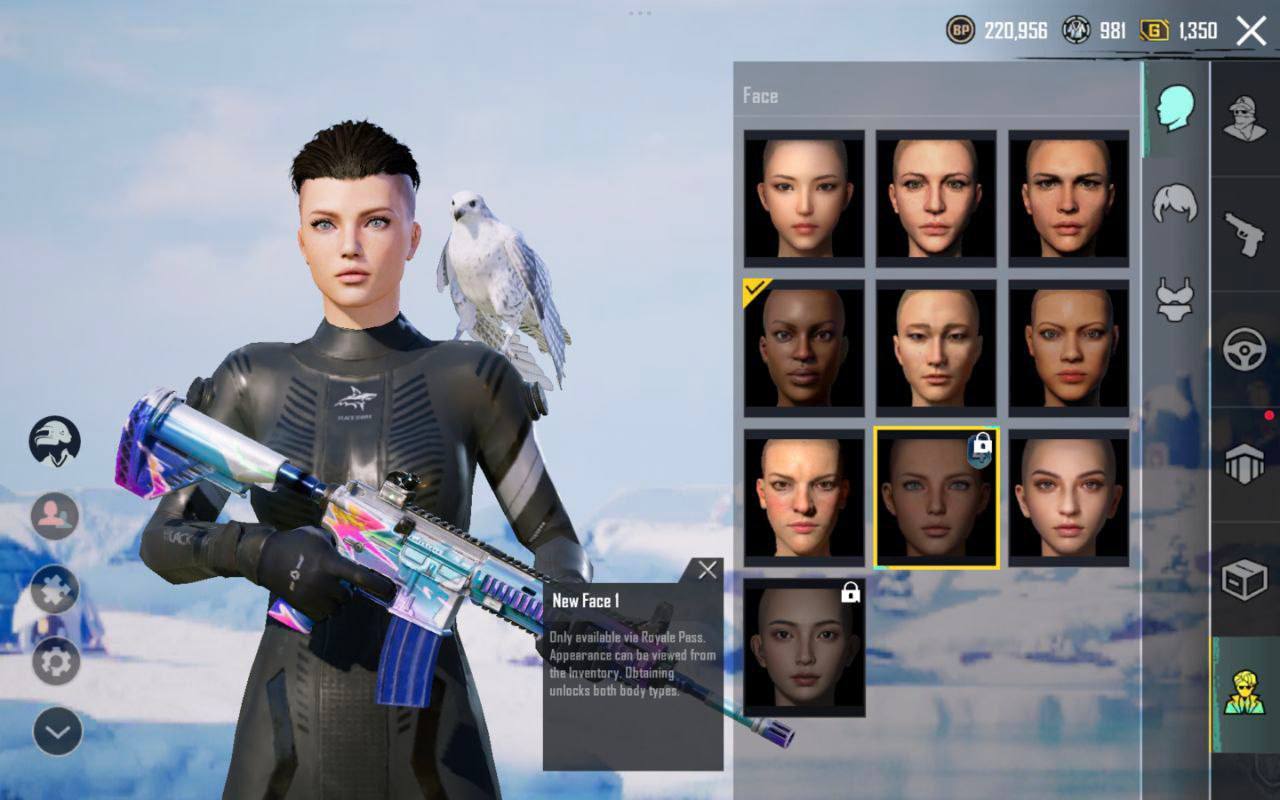
Task: Switch to the face category tab
Action: tap(1175, 107)
